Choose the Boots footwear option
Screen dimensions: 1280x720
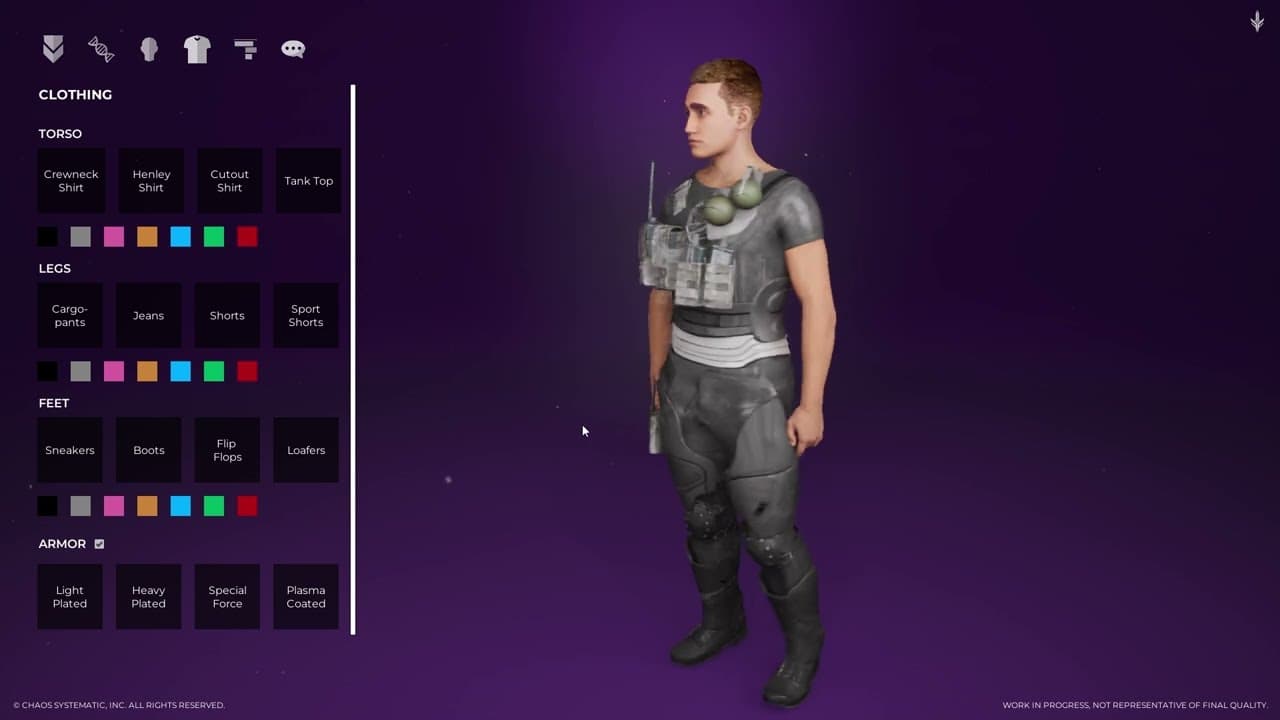click(x=148, y=450)
